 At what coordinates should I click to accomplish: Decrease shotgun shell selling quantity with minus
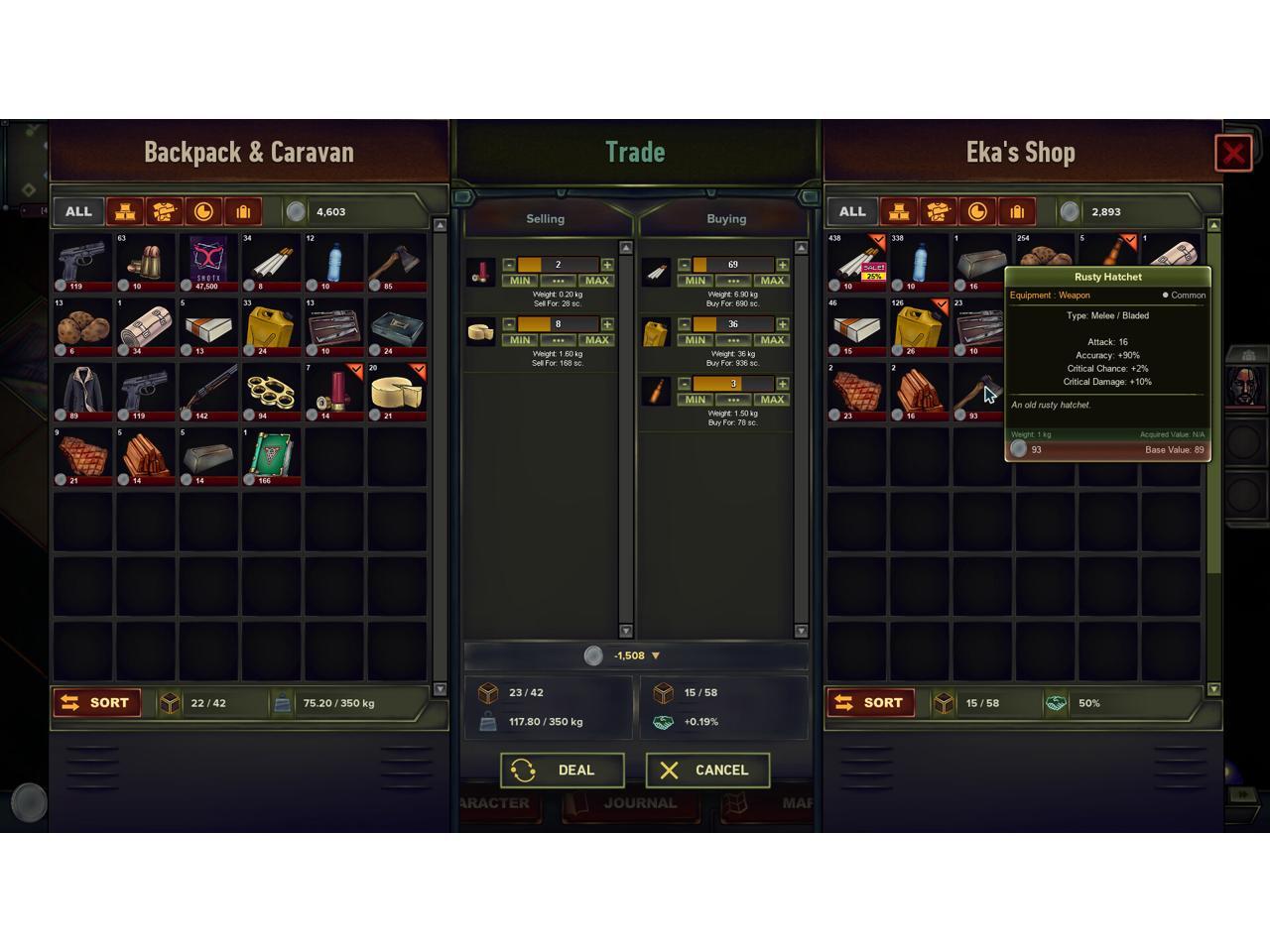point(509,265)
